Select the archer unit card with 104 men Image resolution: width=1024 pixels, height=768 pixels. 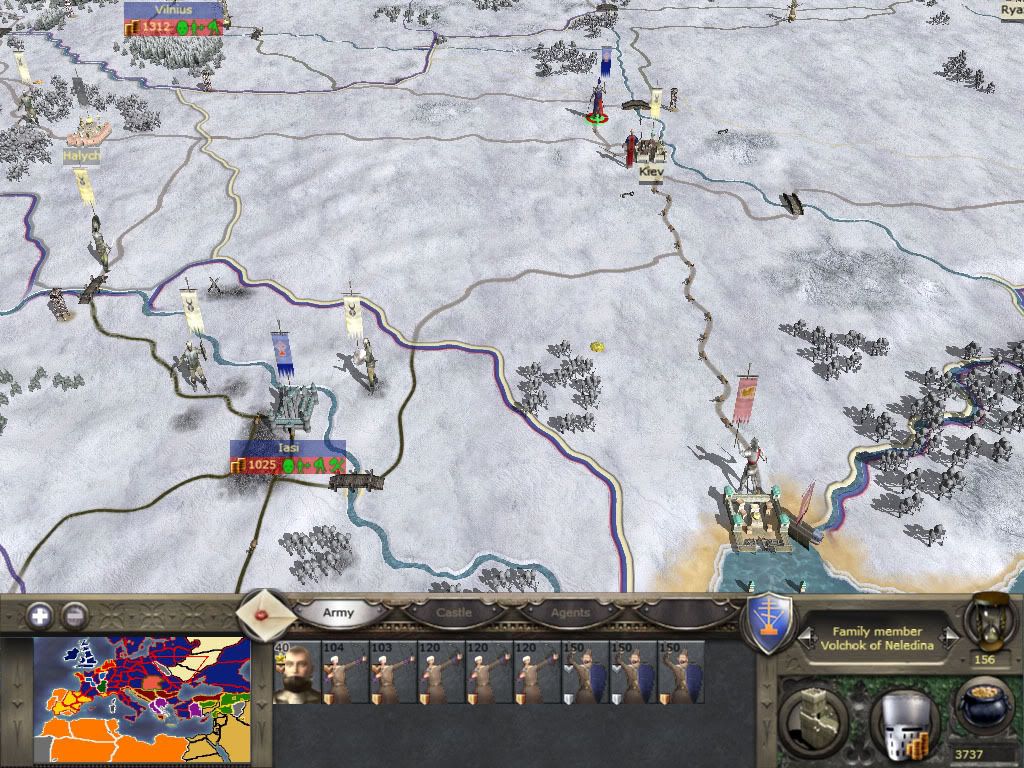pos(345,672)
